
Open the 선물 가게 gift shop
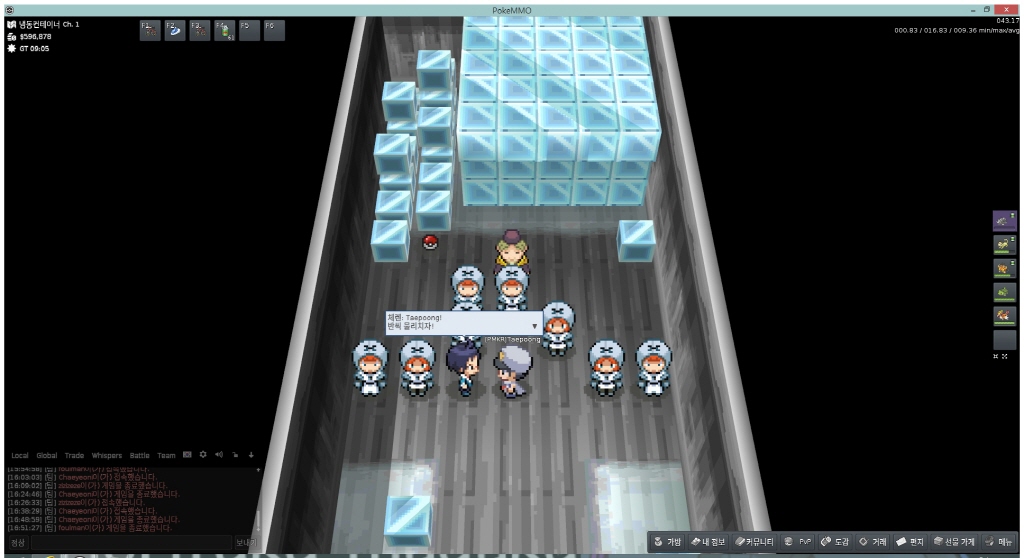954,542
